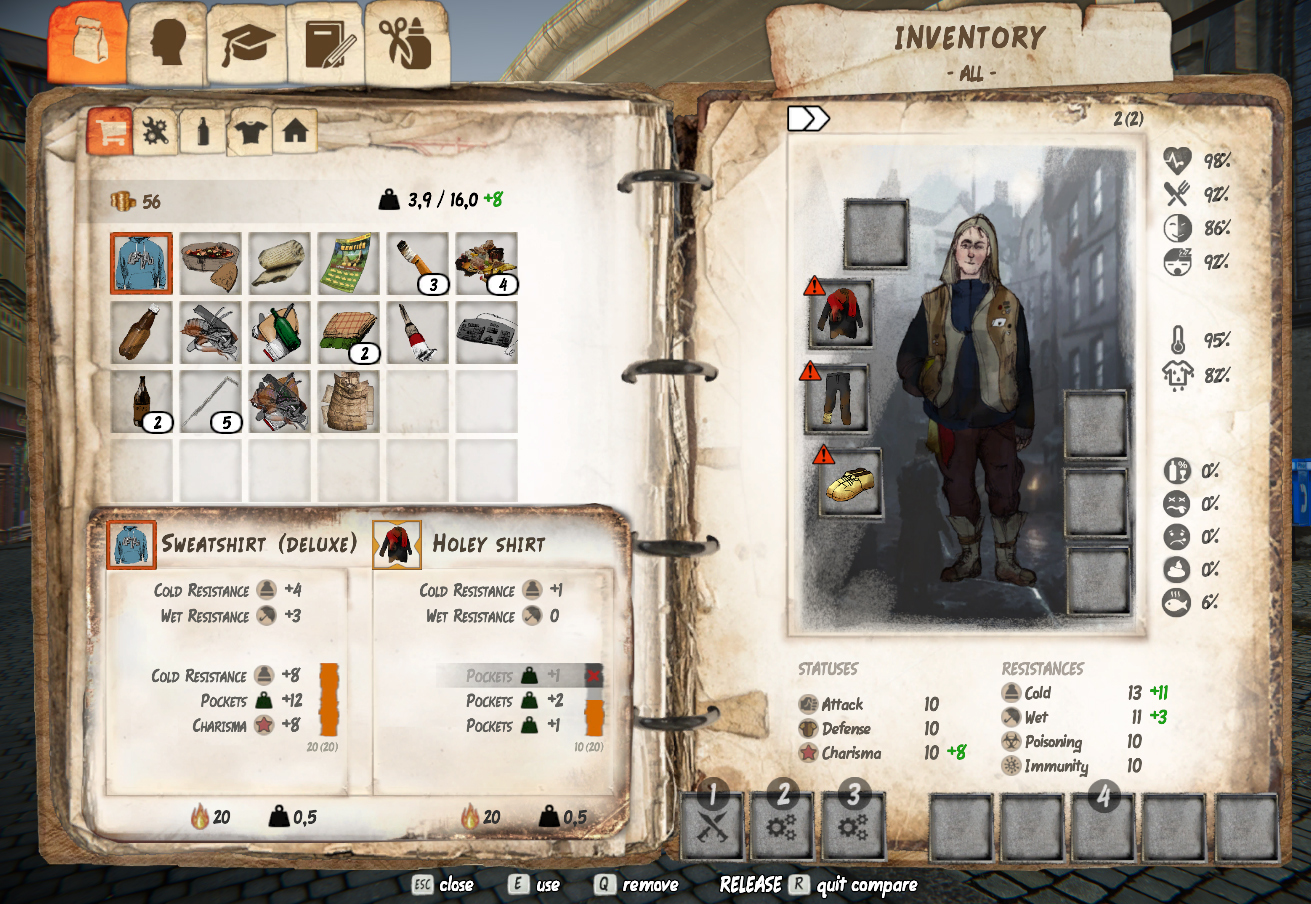The height and width of the screenshot is (904, 1311).
Task: Pick the green lottery ticket item
Action: pos(348,263)
